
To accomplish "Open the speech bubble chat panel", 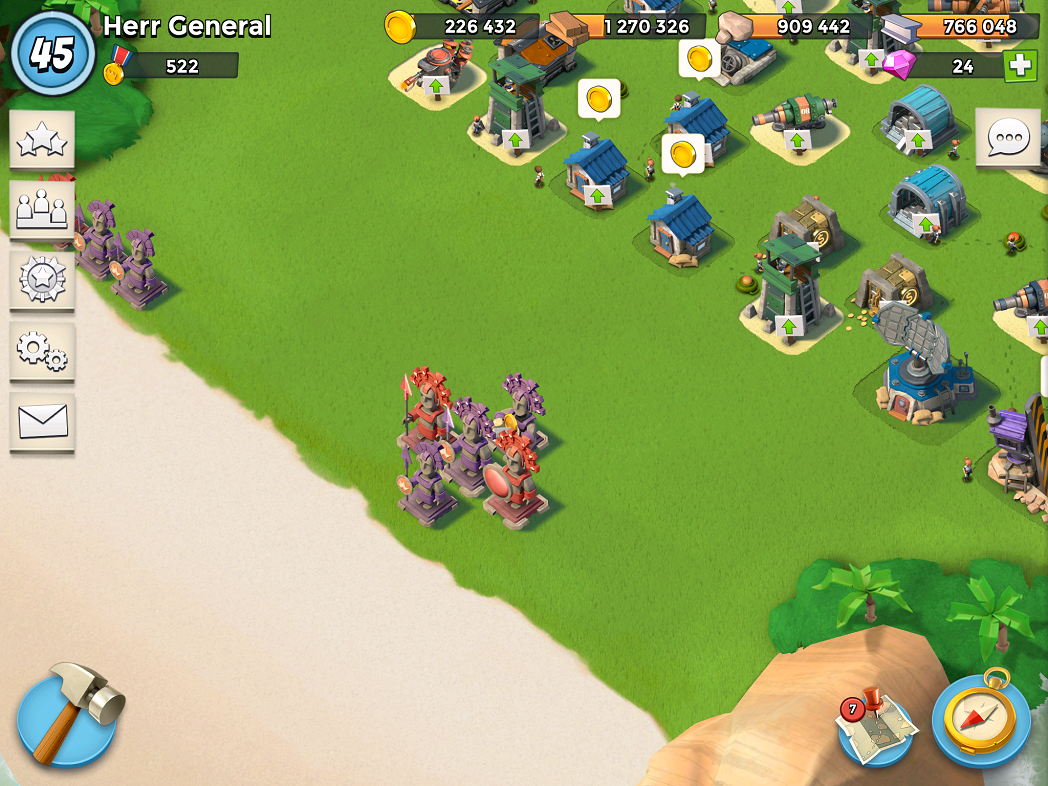I will [1007, 139].
